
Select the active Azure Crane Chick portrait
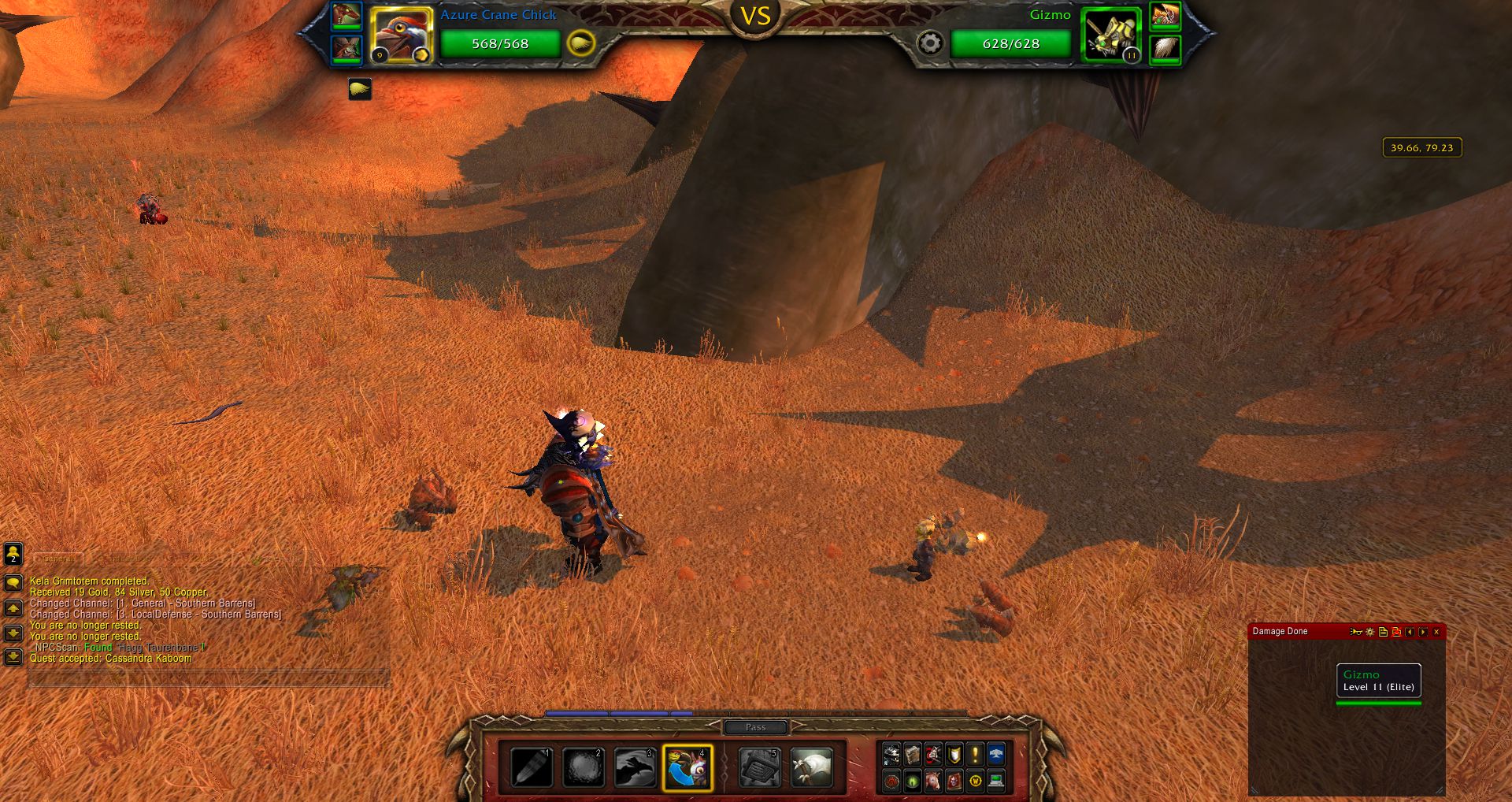[401, 35]
